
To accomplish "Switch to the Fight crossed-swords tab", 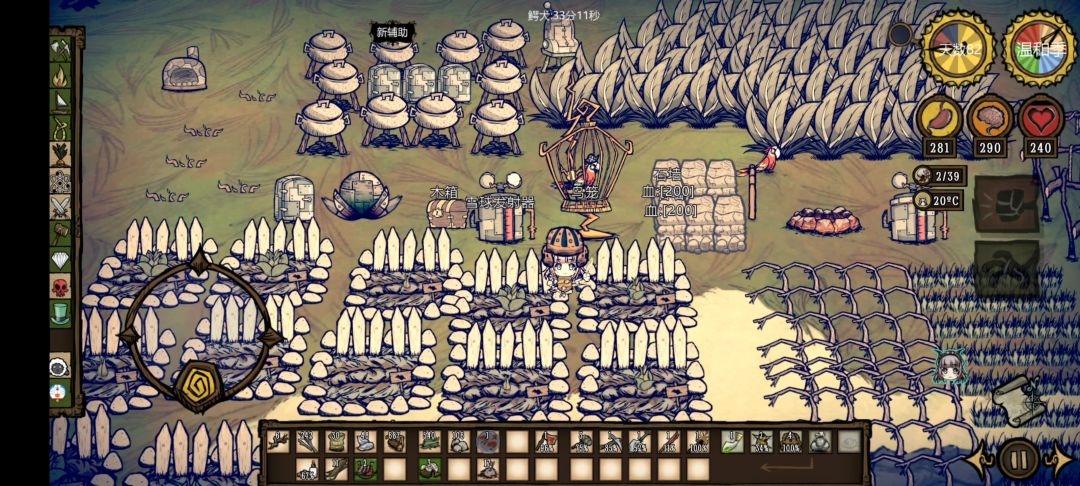I will [x=62, y=207].
